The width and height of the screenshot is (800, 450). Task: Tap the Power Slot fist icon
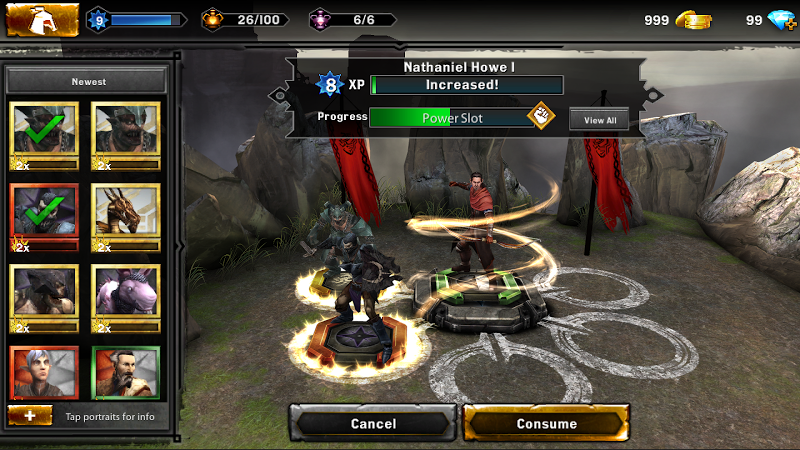pos(541,116)
